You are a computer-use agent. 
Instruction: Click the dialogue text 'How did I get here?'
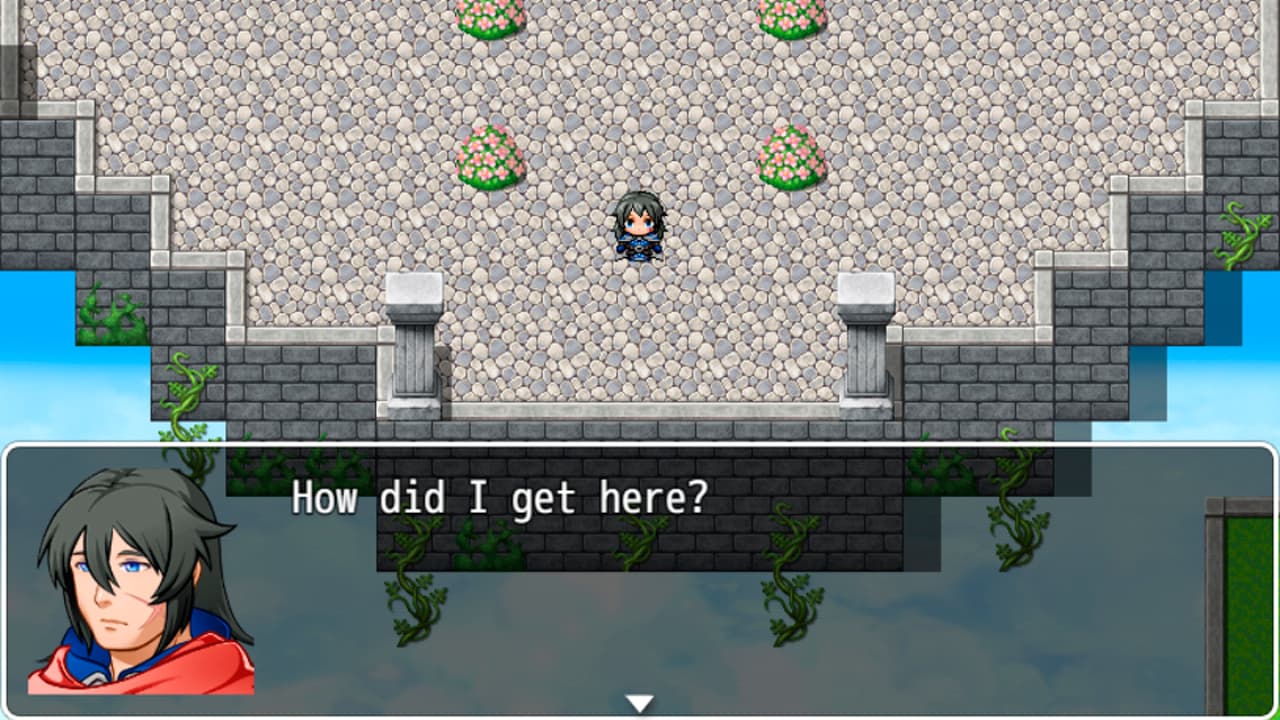498,497
